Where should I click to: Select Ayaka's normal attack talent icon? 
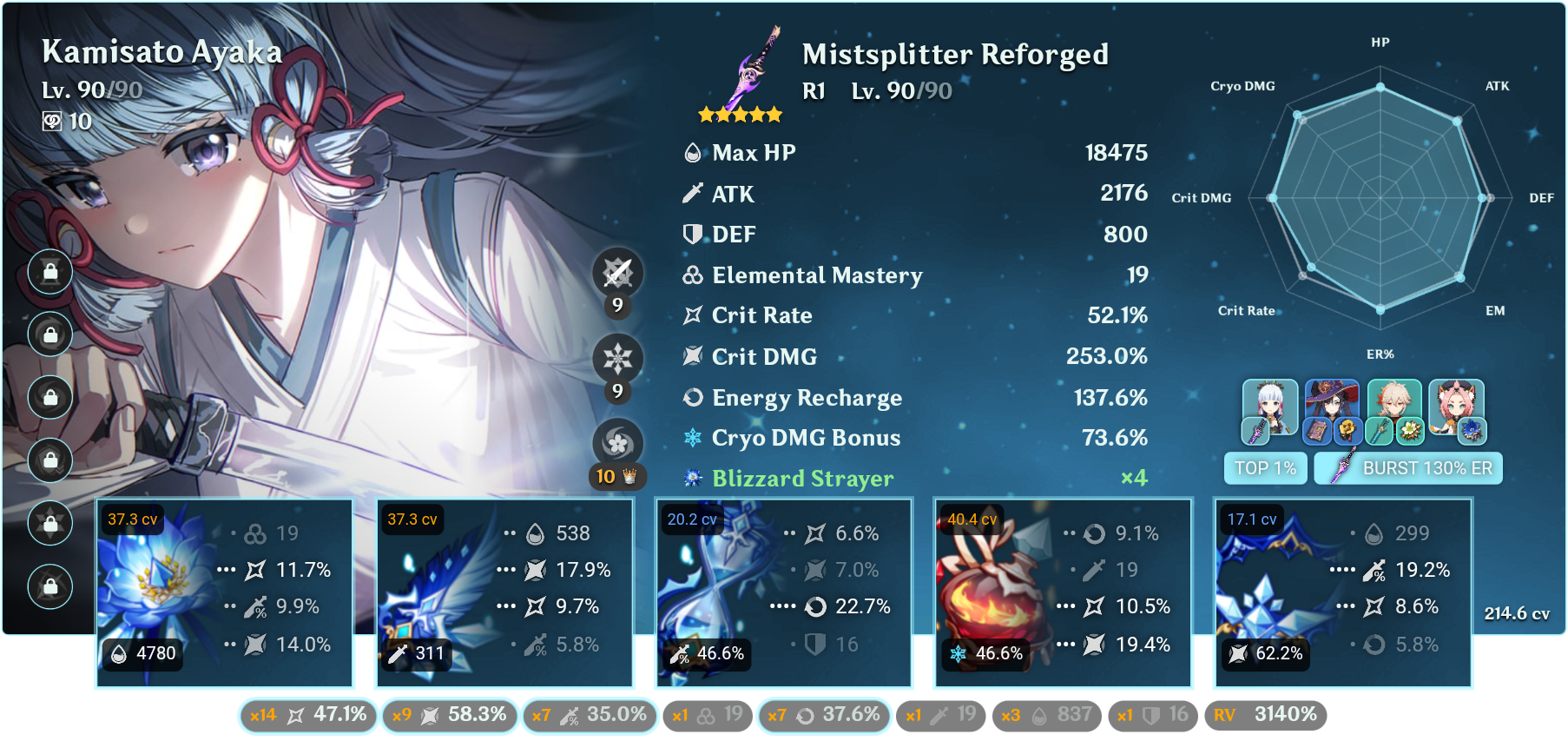click(616, 271)
